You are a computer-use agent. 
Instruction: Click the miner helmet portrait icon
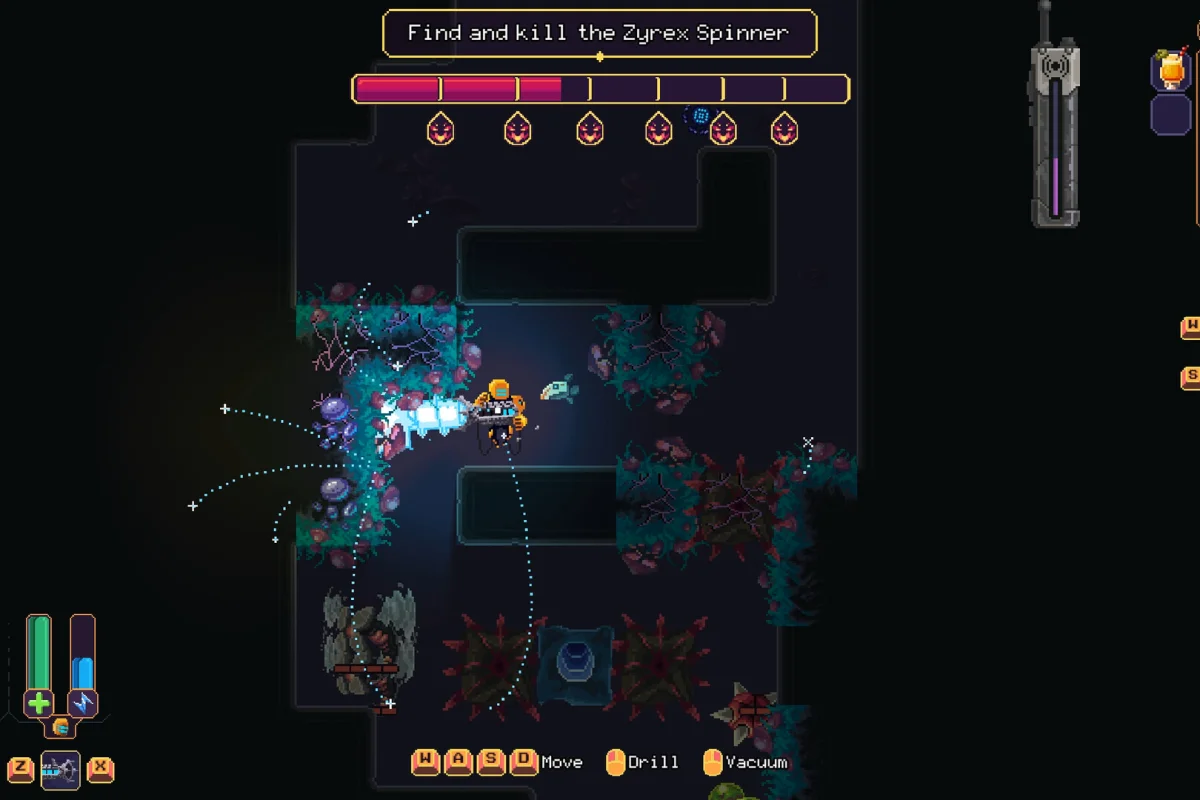(60, 727)
